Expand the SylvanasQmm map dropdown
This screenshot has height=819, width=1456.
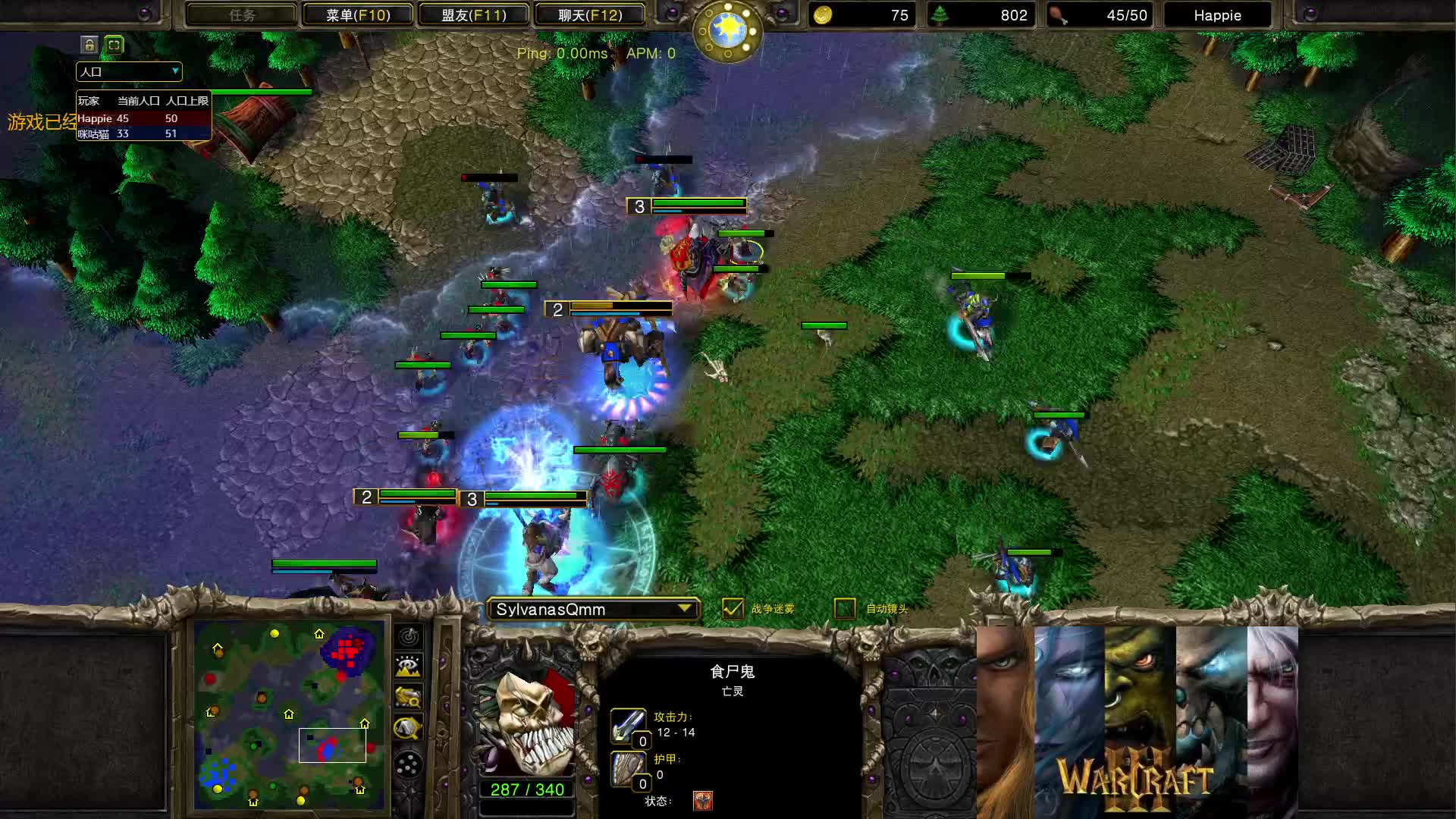pyautogui.click(x=684, y=608)
